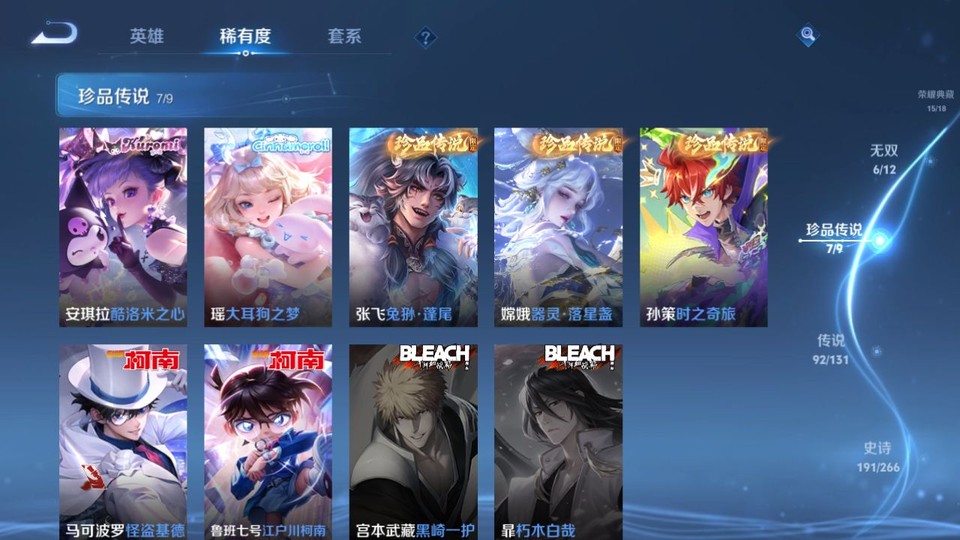Choose the 鲁班七号 江户川柯南 skin card
Screen dimensions: 960x540
(268, 442)
